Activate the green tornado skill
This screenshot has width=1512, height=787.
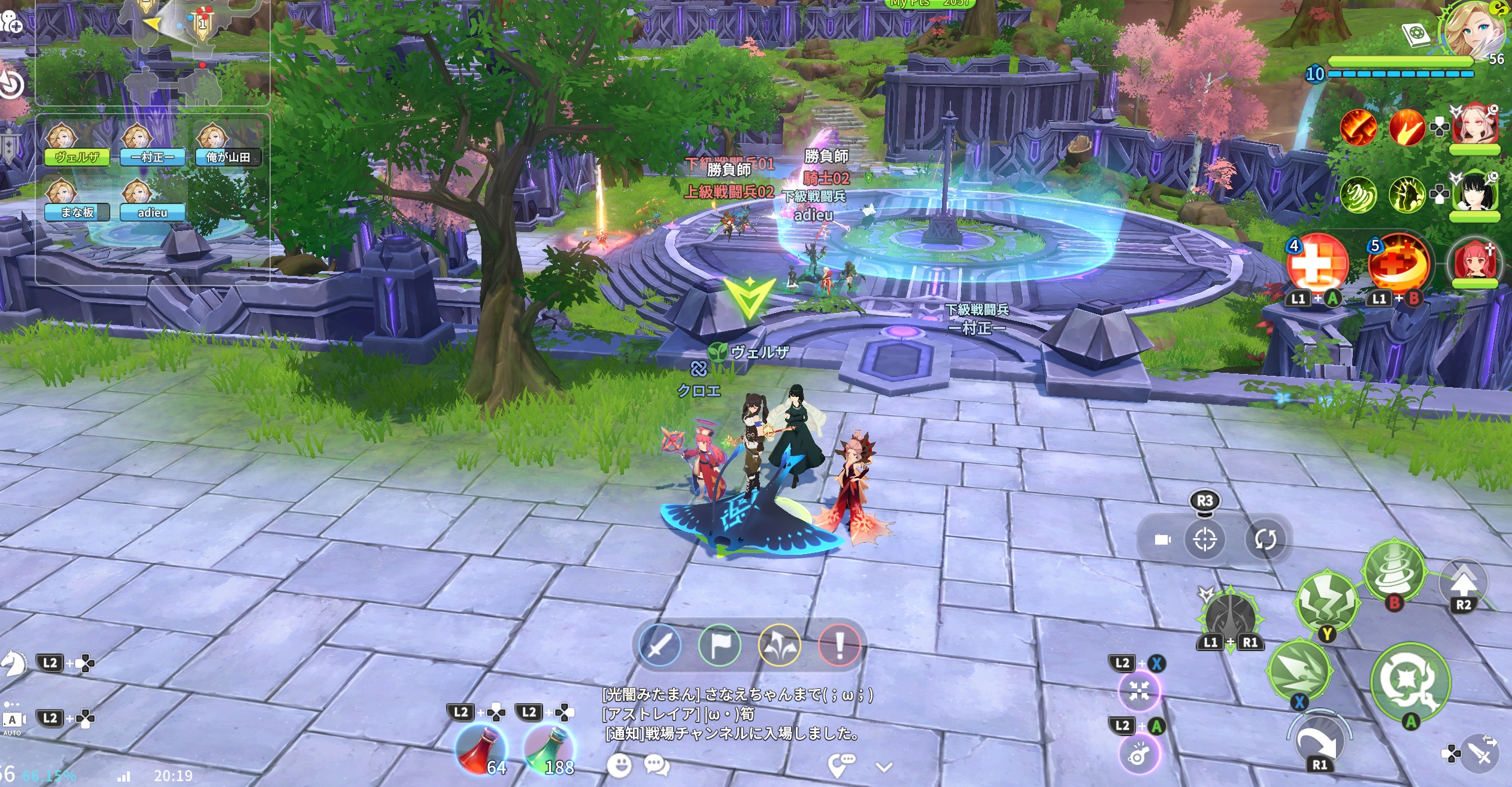tap(1394, 570)
